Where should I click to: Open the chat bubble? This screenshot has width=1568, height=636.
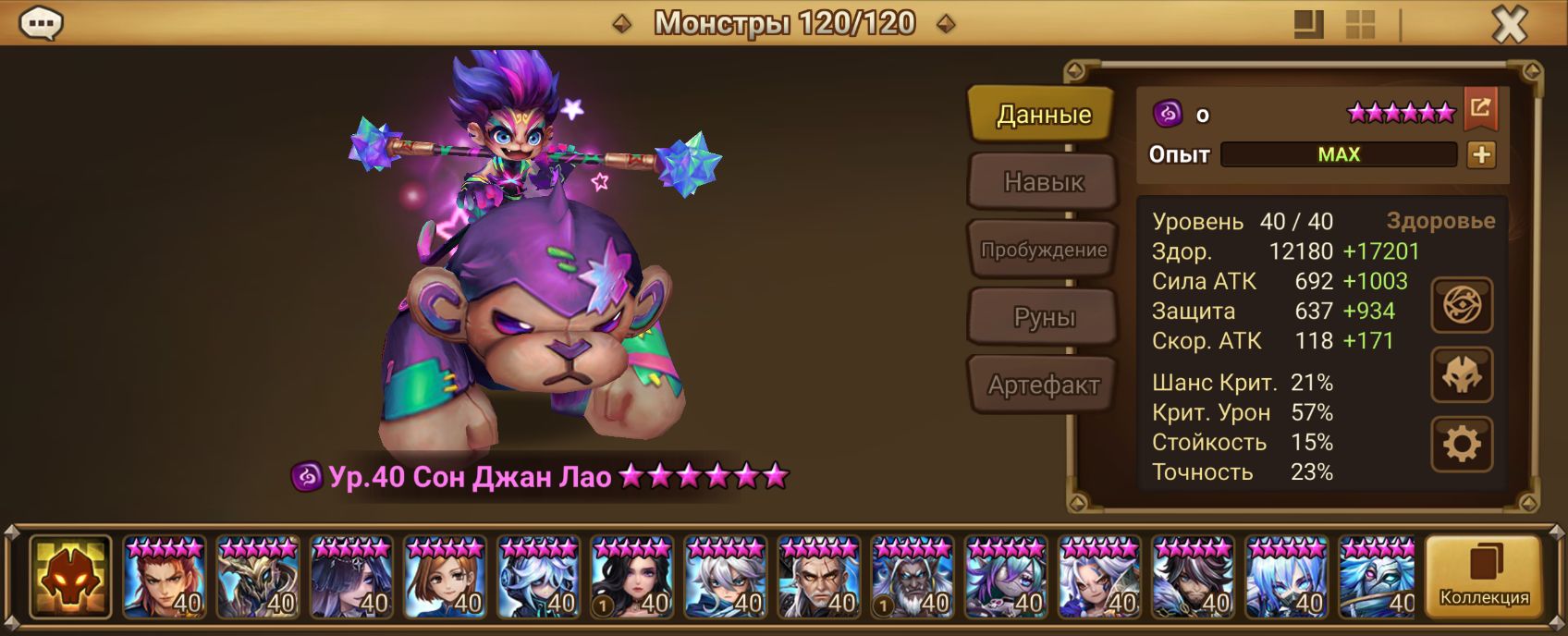tap(42, 24)
